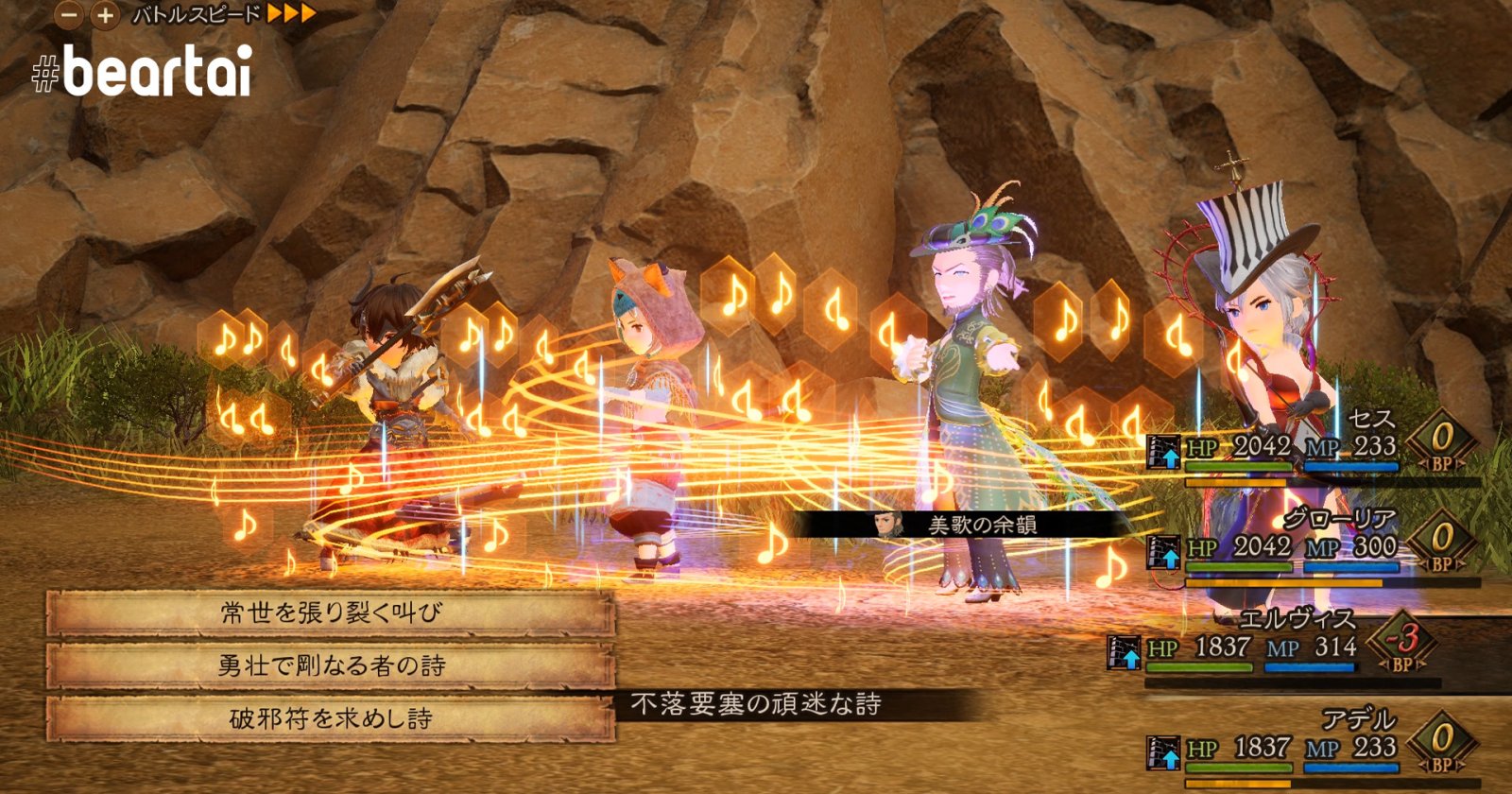Image resolution: width=1512 pixels, height=794 pixels.
Task: Click the battle speed minus icon
Action: tap(66, 15)
